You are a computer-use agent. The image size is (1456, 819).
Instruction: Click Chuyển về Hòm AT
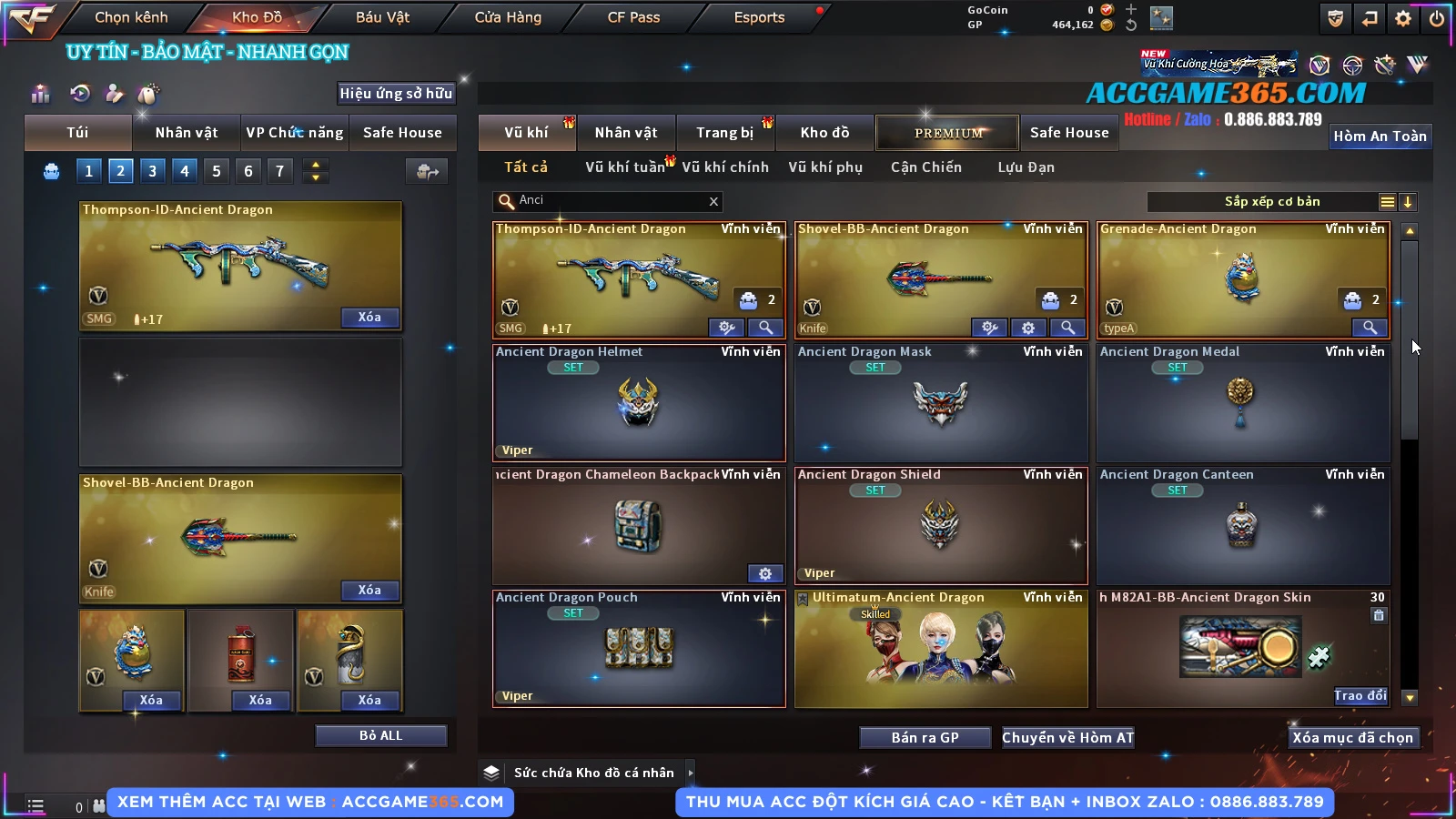click(1067, 737)
